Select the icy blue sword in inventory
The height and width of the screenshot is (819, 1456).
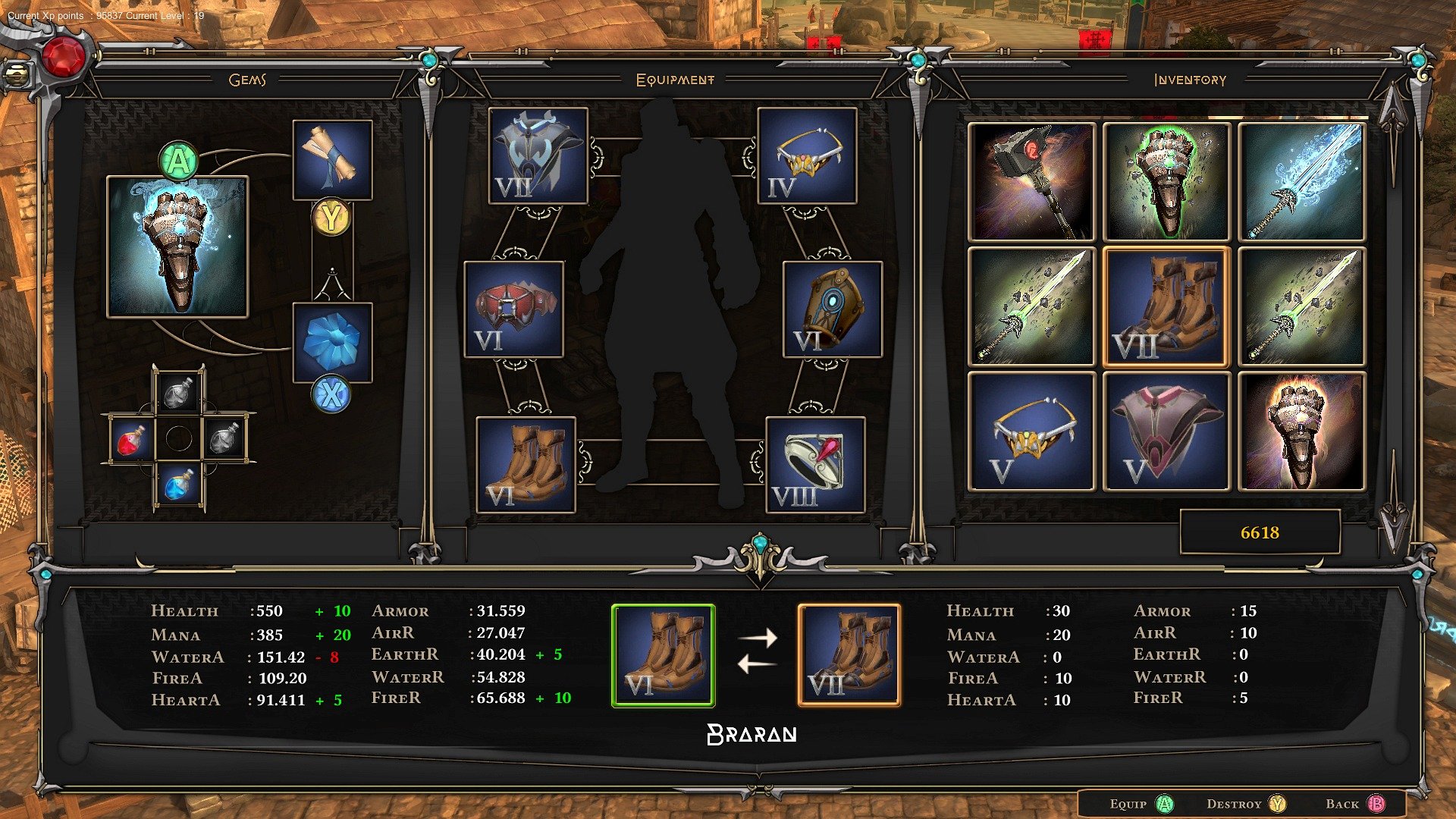point(1301,182)
